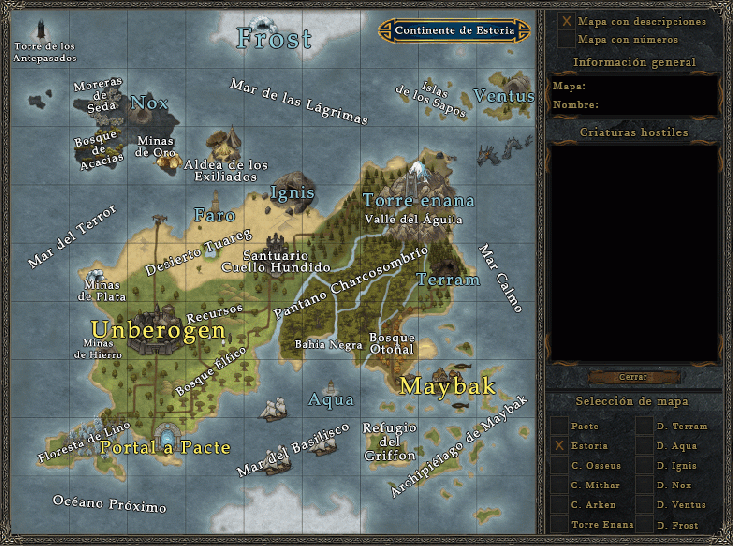
Task: Select the D. Nox map checkbox
Action: (x=645, y=486)
